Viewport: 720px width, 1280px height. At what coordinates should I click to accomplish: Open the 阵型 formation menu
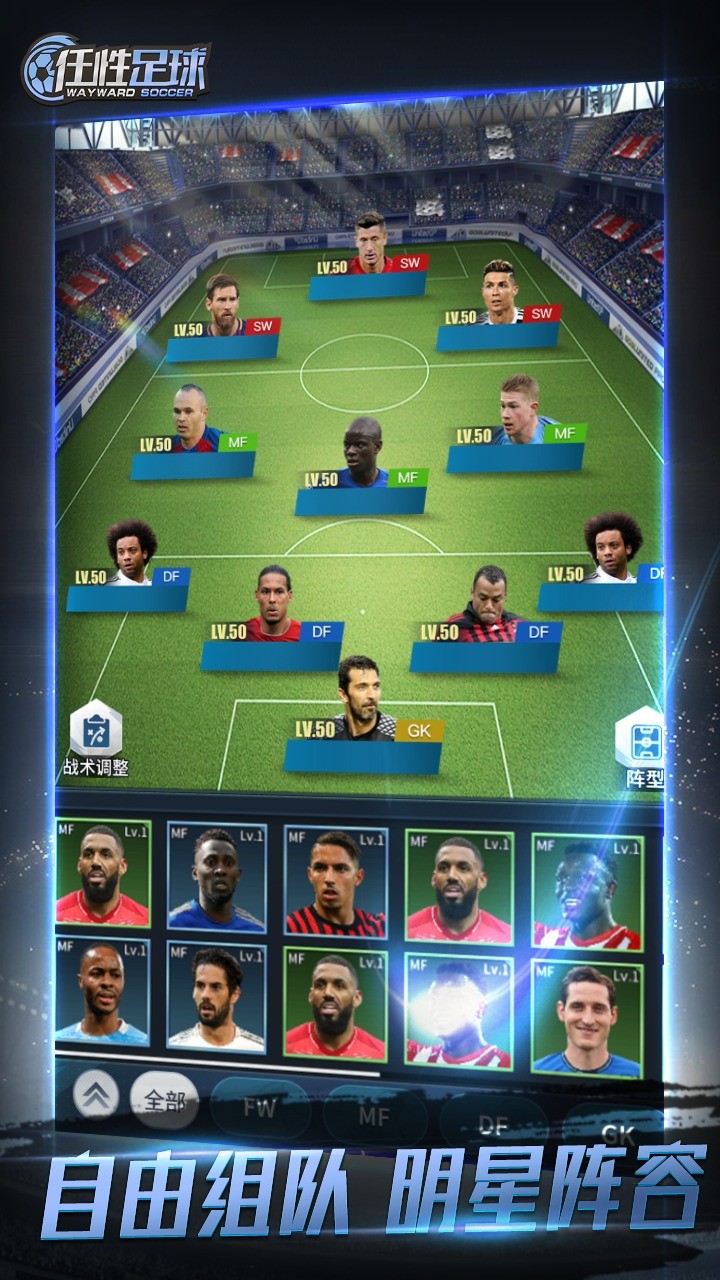tap(641, 746)
